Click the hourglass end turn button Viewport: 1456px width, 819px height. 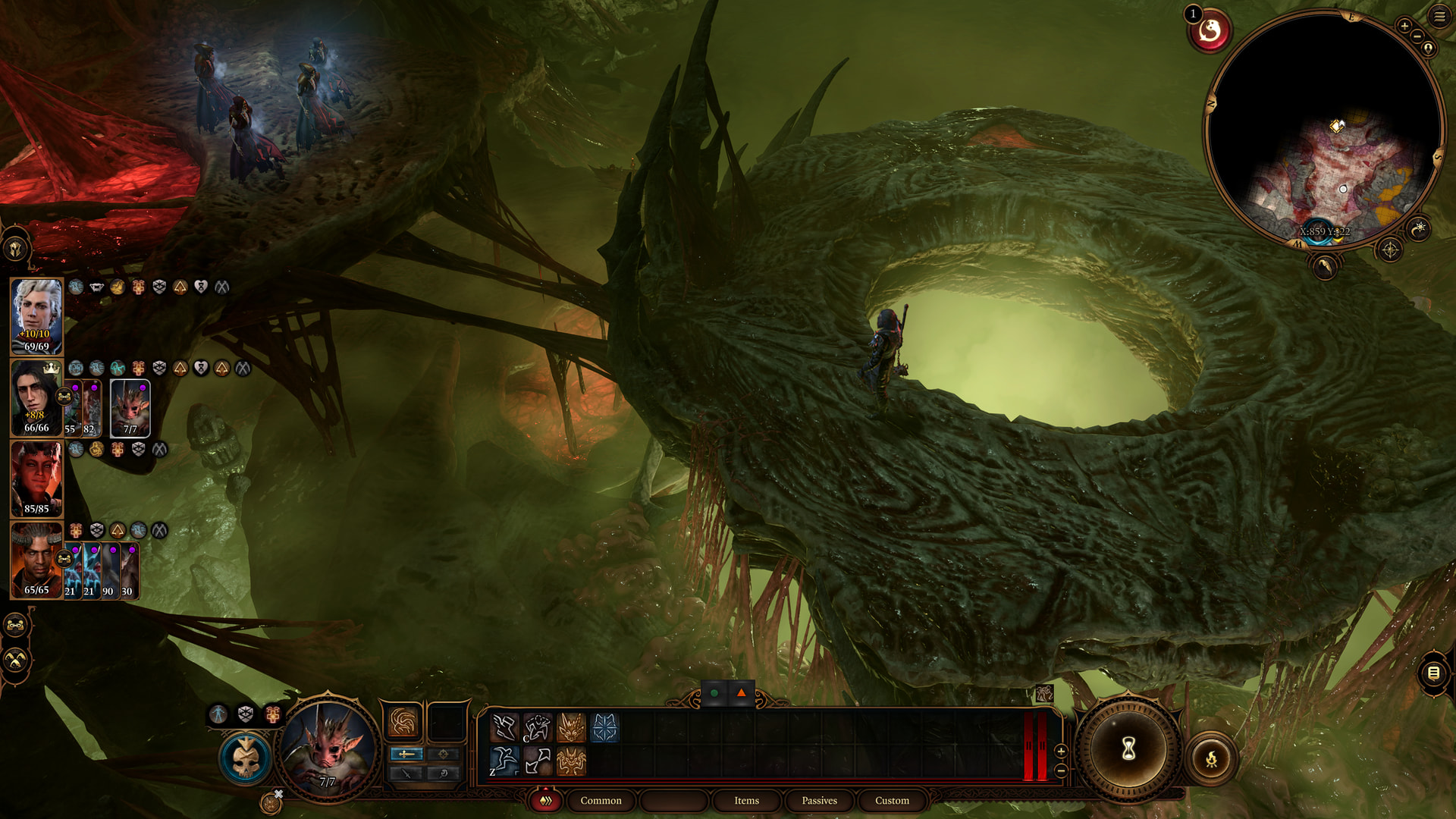[1128, 750]
